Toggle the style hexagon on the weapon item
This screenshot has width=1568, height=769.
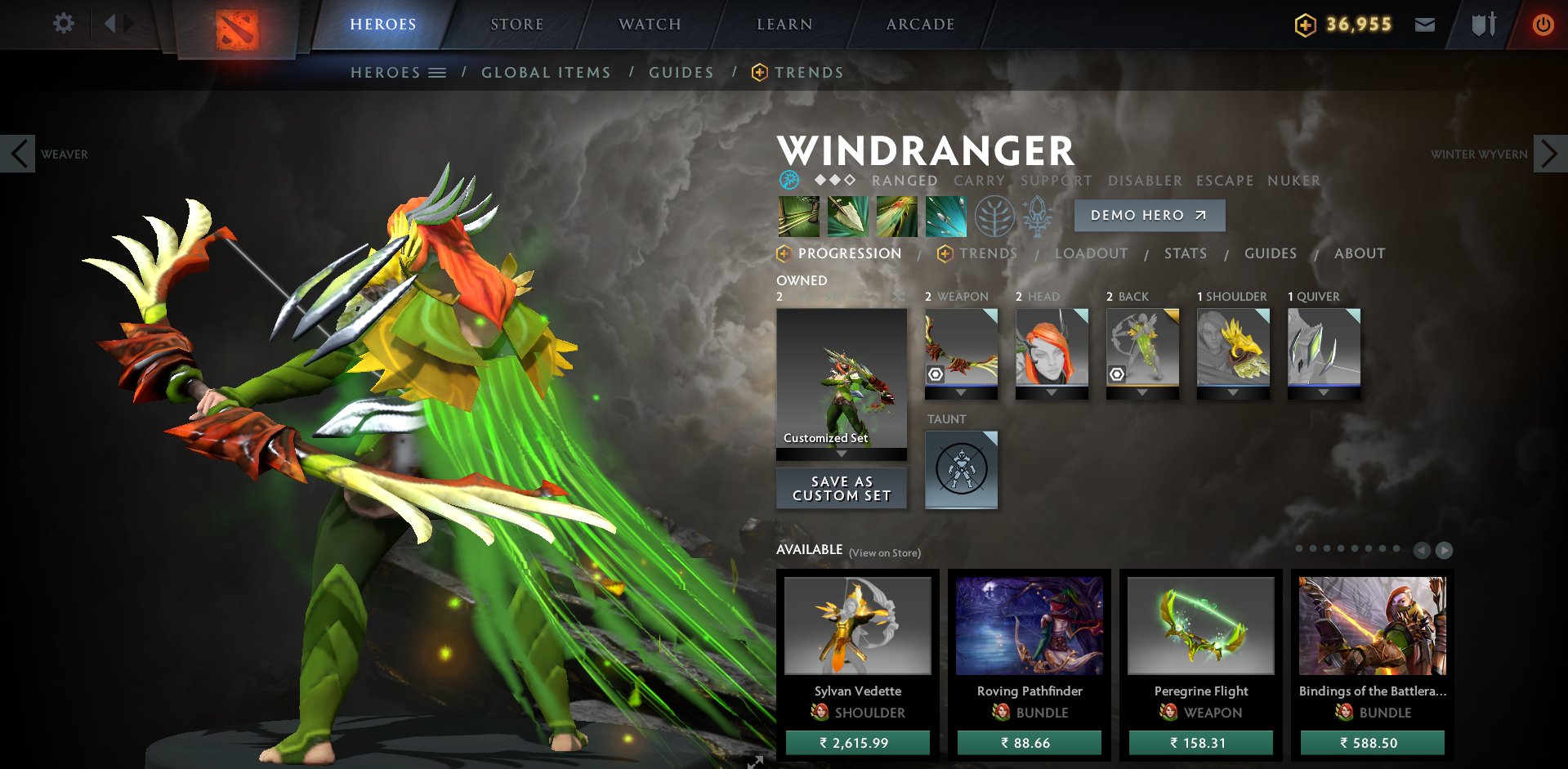coord(935,373)
